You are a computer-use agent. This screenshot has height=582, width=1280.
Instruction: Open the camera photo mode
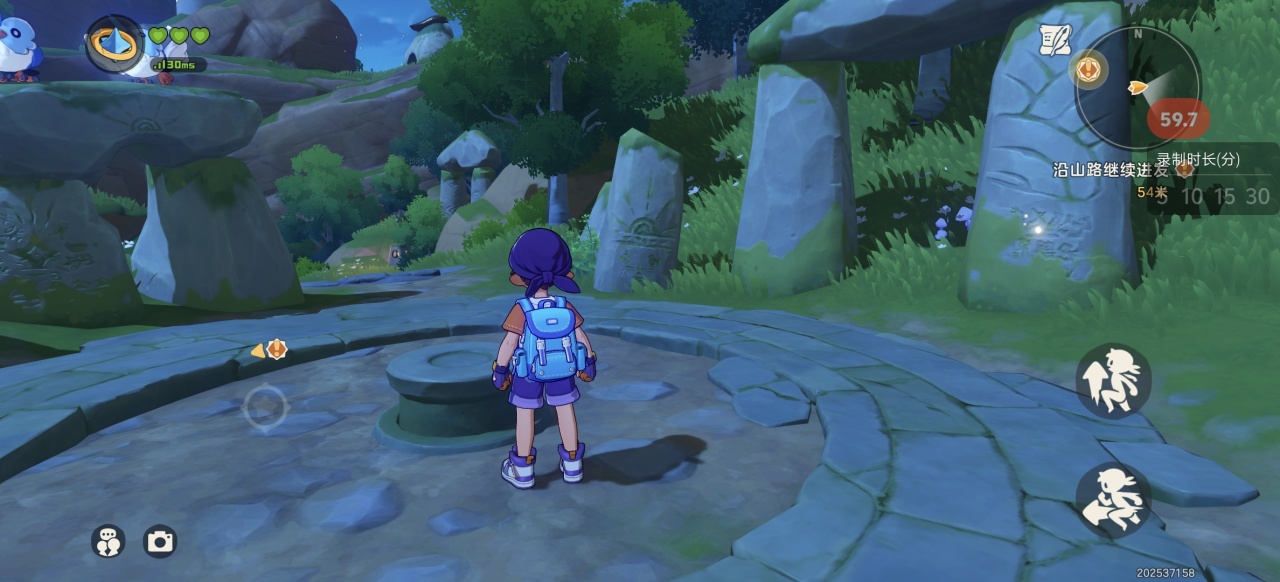pos(160,541)
